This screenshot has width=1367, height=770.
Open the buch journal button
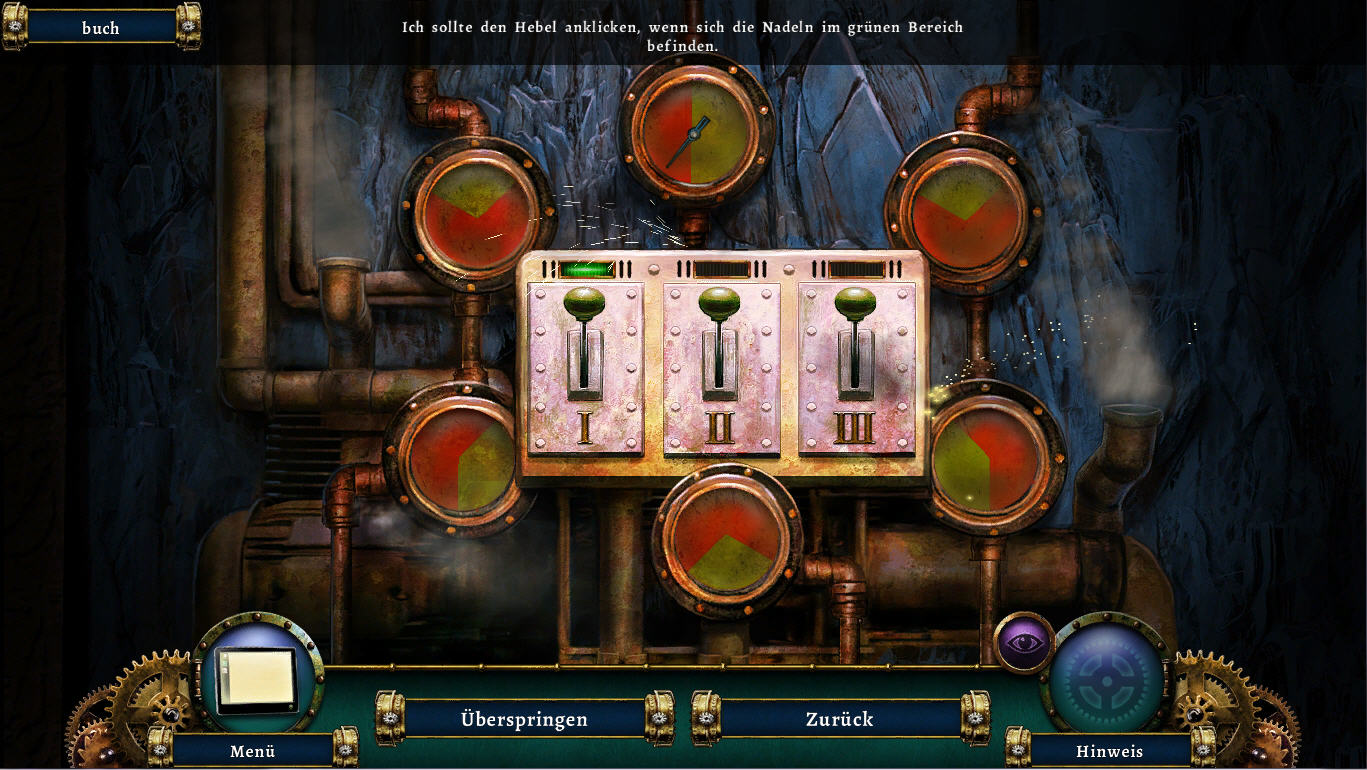pos(100,28)
